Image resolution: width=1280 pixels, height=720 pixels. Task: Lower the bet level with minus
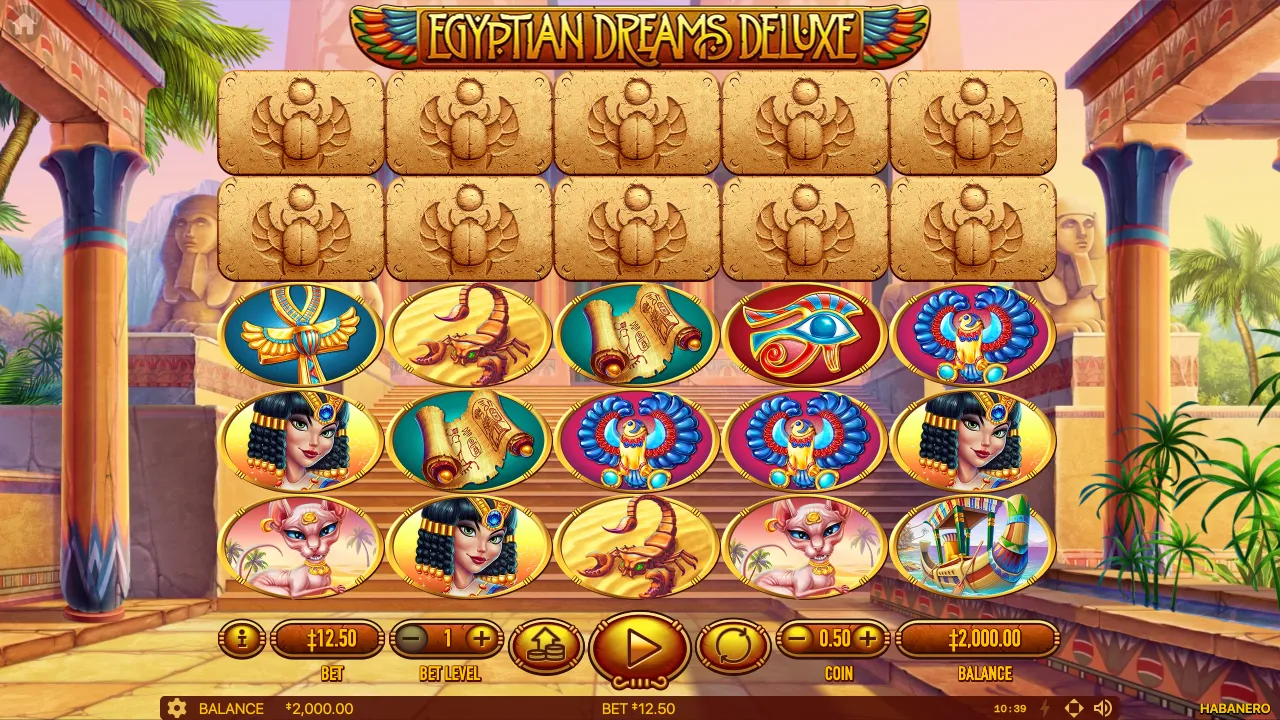pos(413,636)
